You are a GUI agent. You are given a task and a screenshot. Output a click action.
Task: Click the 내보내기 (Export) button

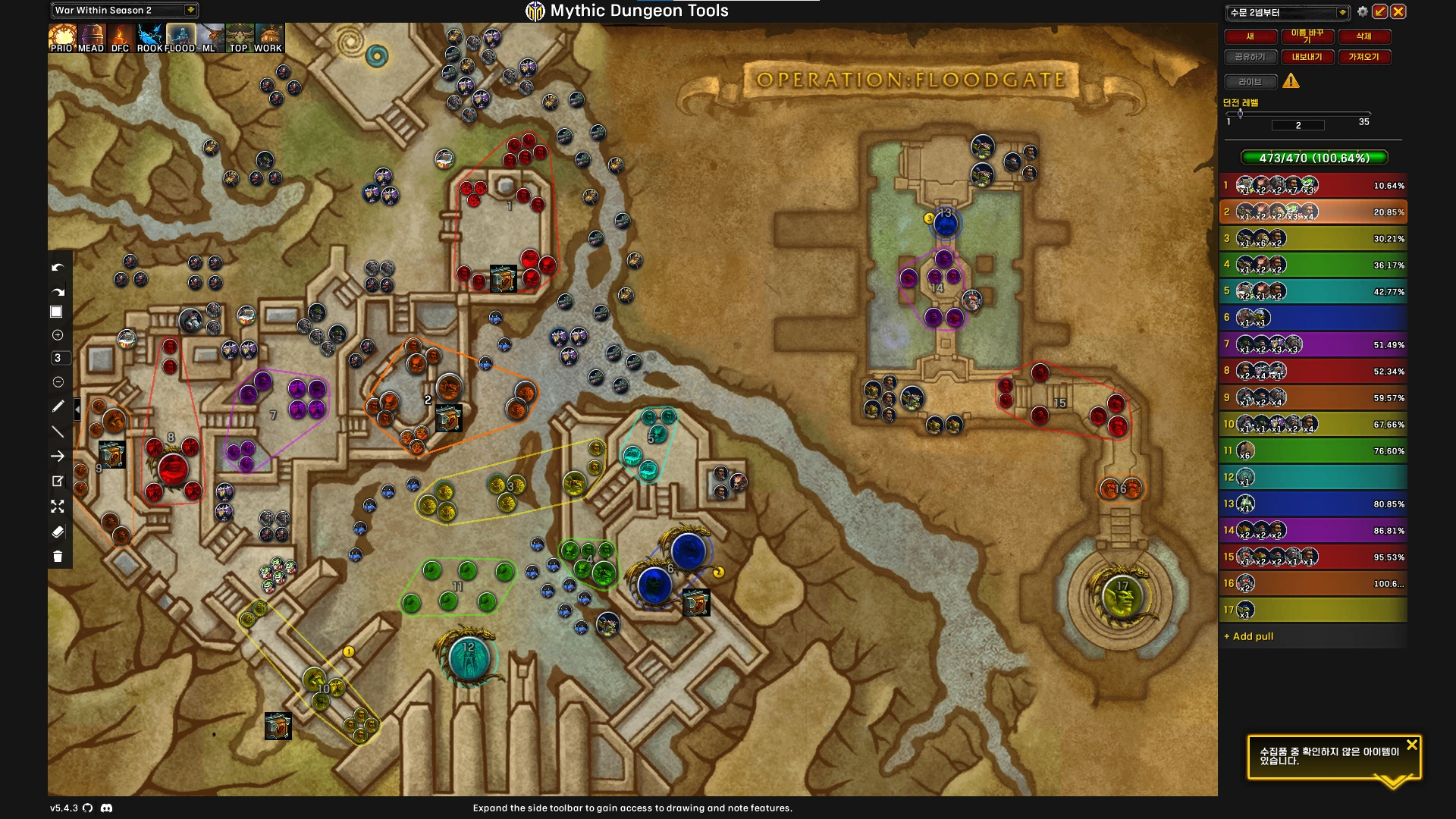1307,57
